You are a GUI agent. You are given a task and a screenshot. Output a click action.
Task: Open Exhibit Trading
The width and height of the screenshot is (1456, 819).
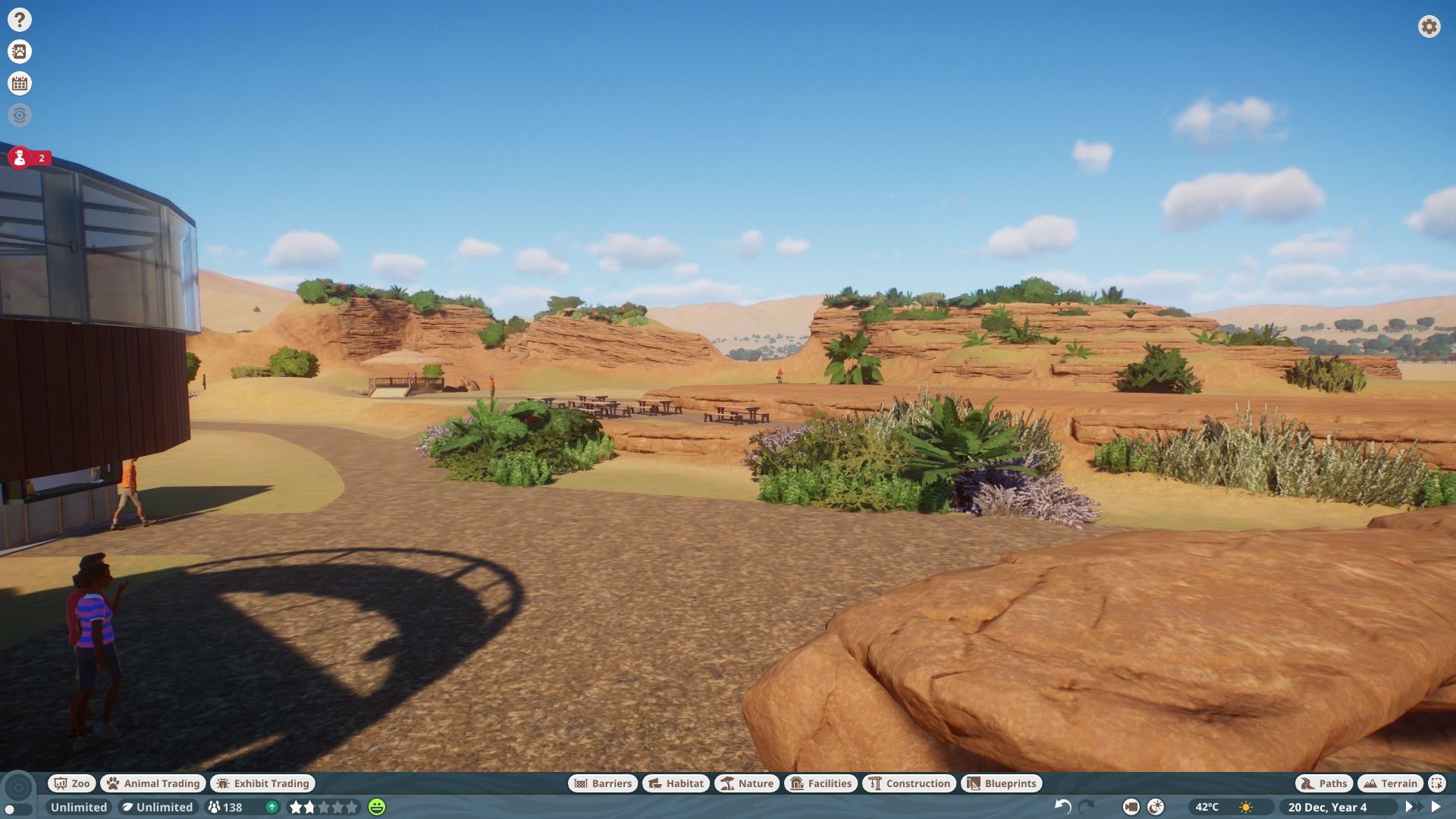[262, 783]
